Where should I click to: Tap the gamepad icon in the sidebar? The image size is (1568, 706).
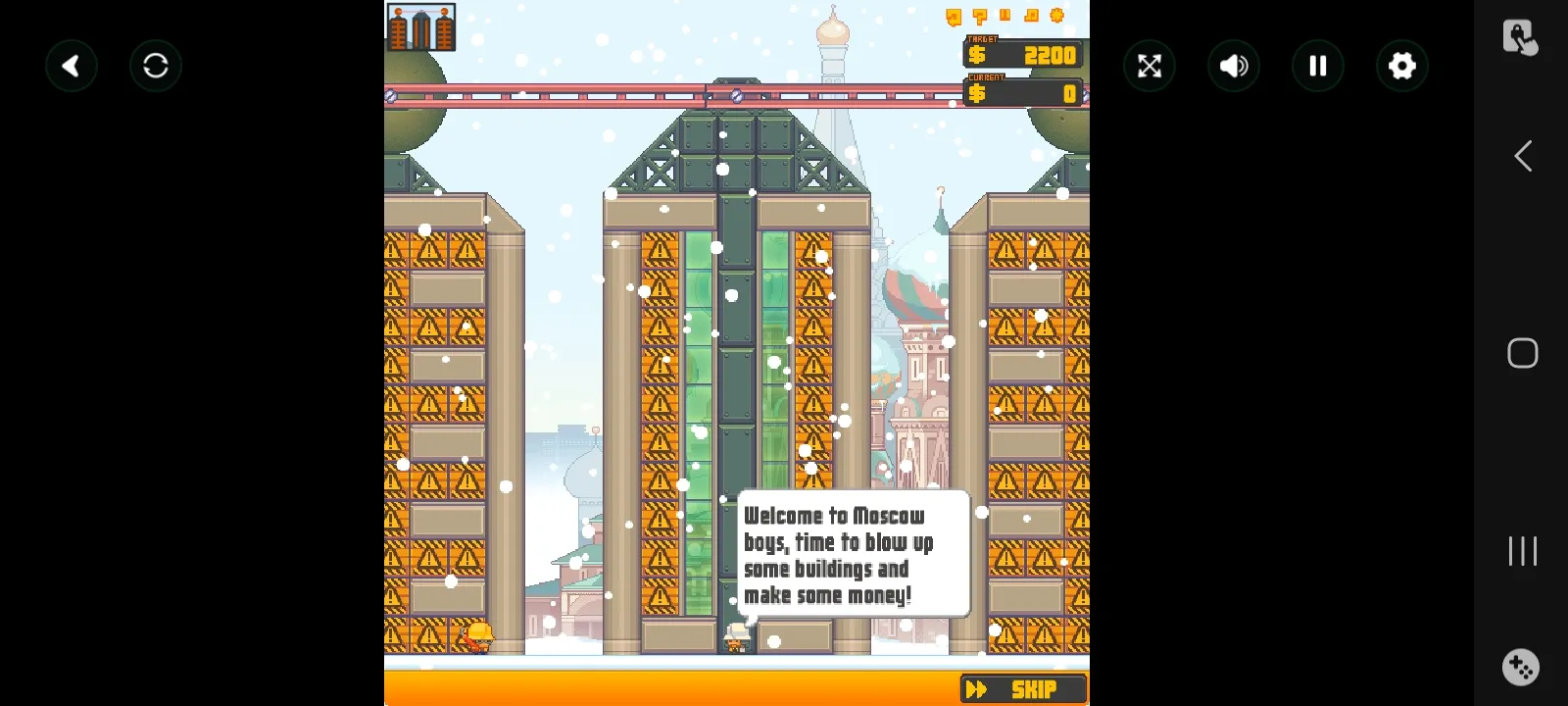point(1521,668)
